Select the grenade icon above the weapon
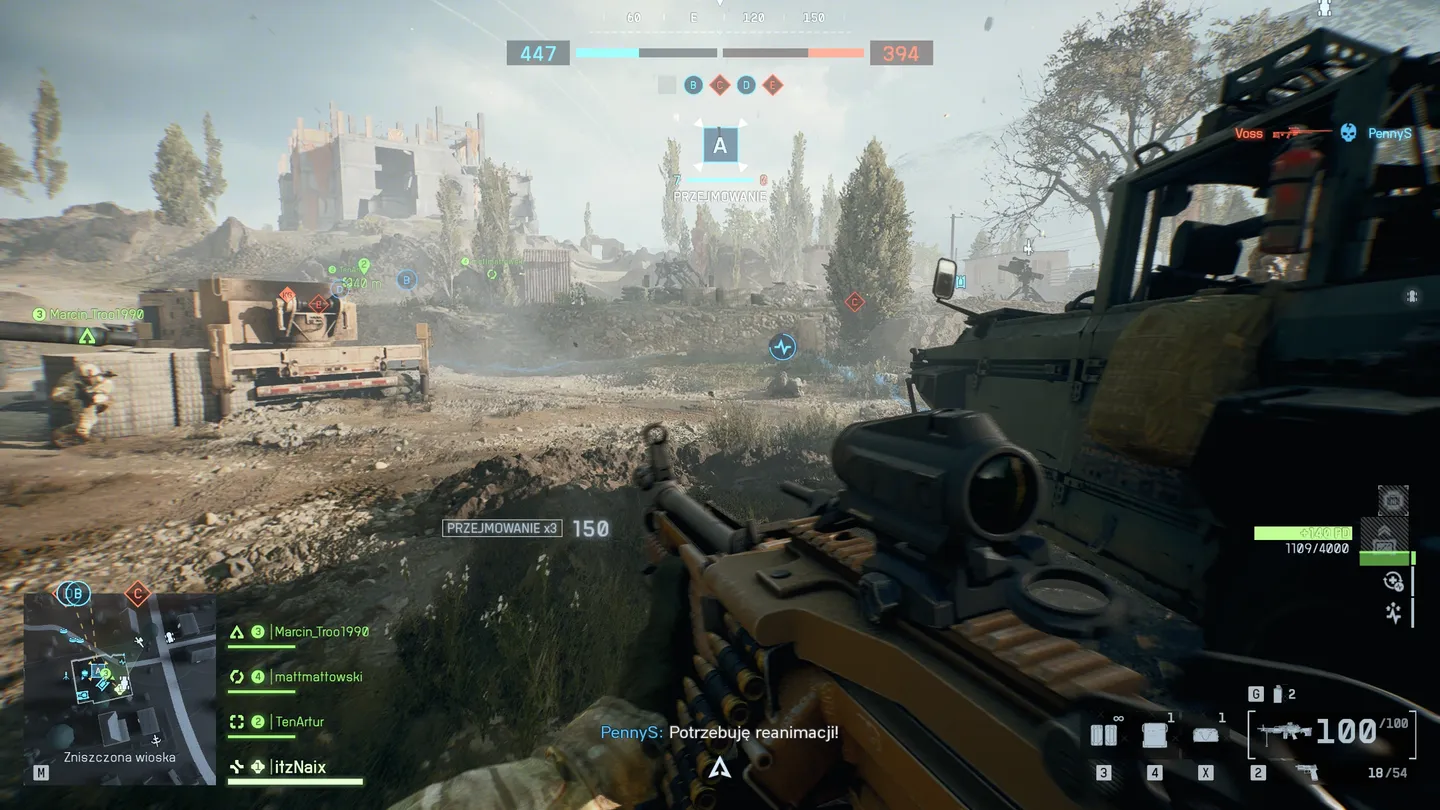 pyautogui.click(x=1276, y=694)
